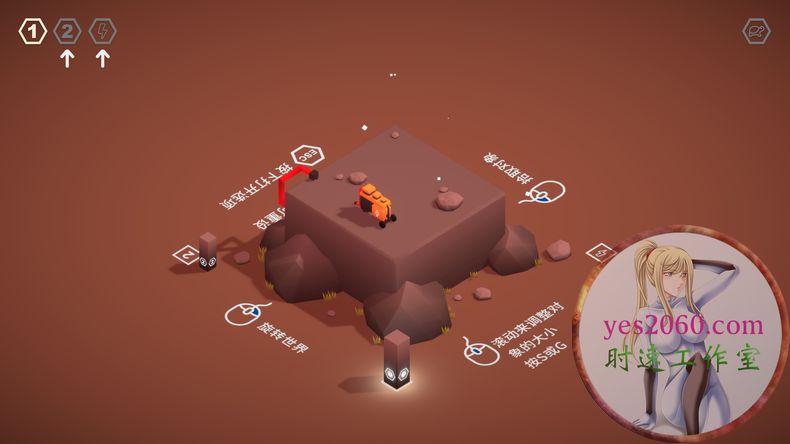Activate the lightning bolt hexagon

102,32
